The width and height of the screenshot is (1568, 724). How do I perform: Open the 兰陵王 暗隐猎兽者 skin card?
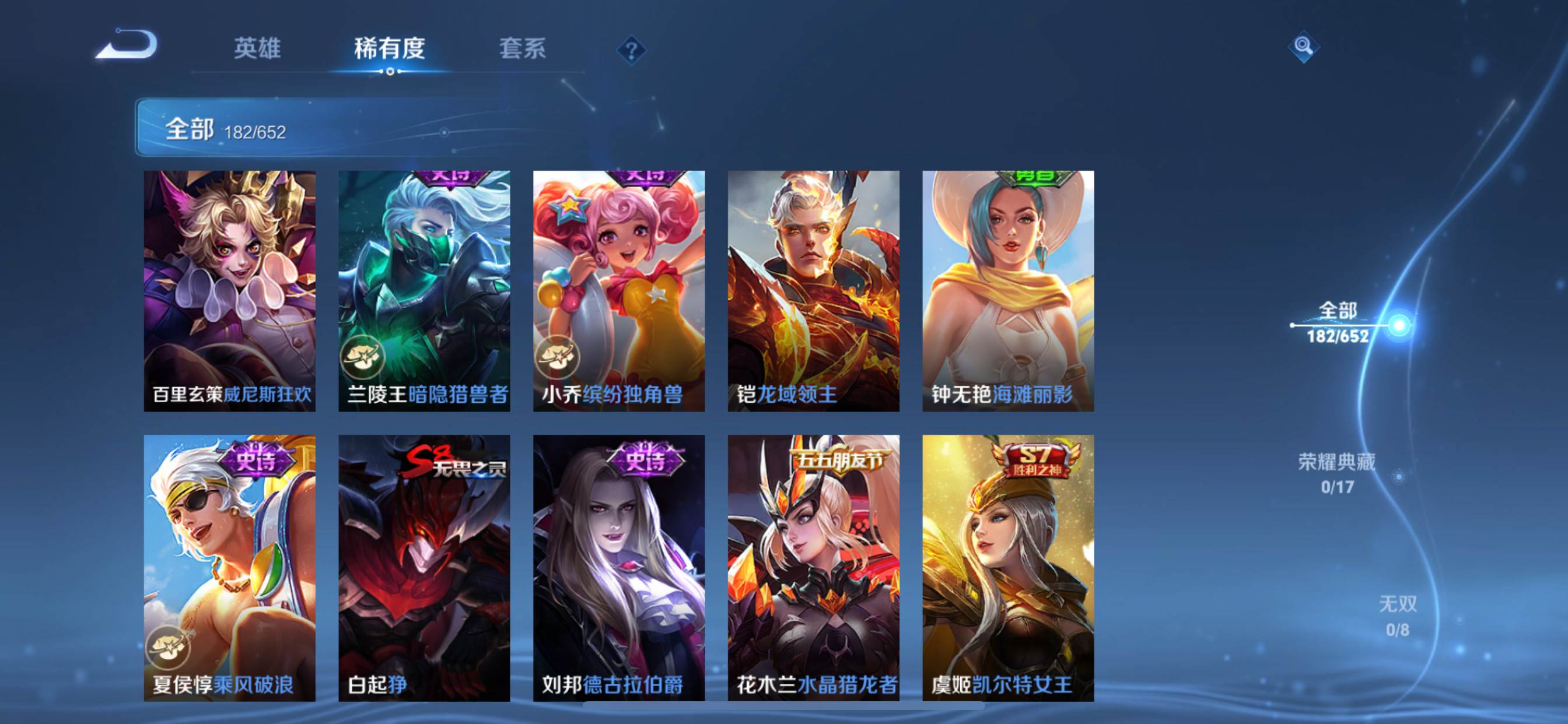tap(424, 291)
